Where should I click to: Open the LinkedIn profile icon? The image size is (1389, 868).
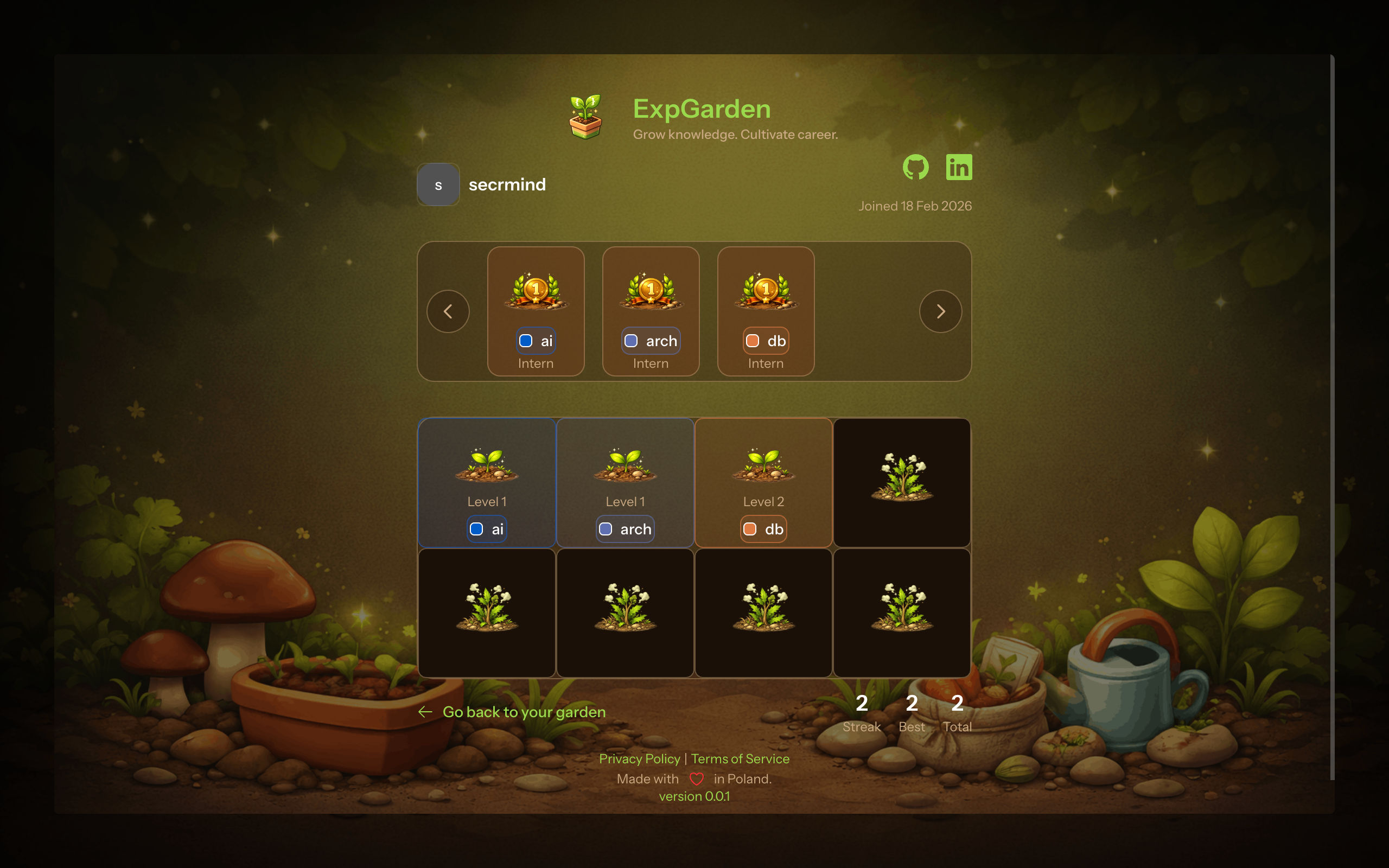click(959, 167)
